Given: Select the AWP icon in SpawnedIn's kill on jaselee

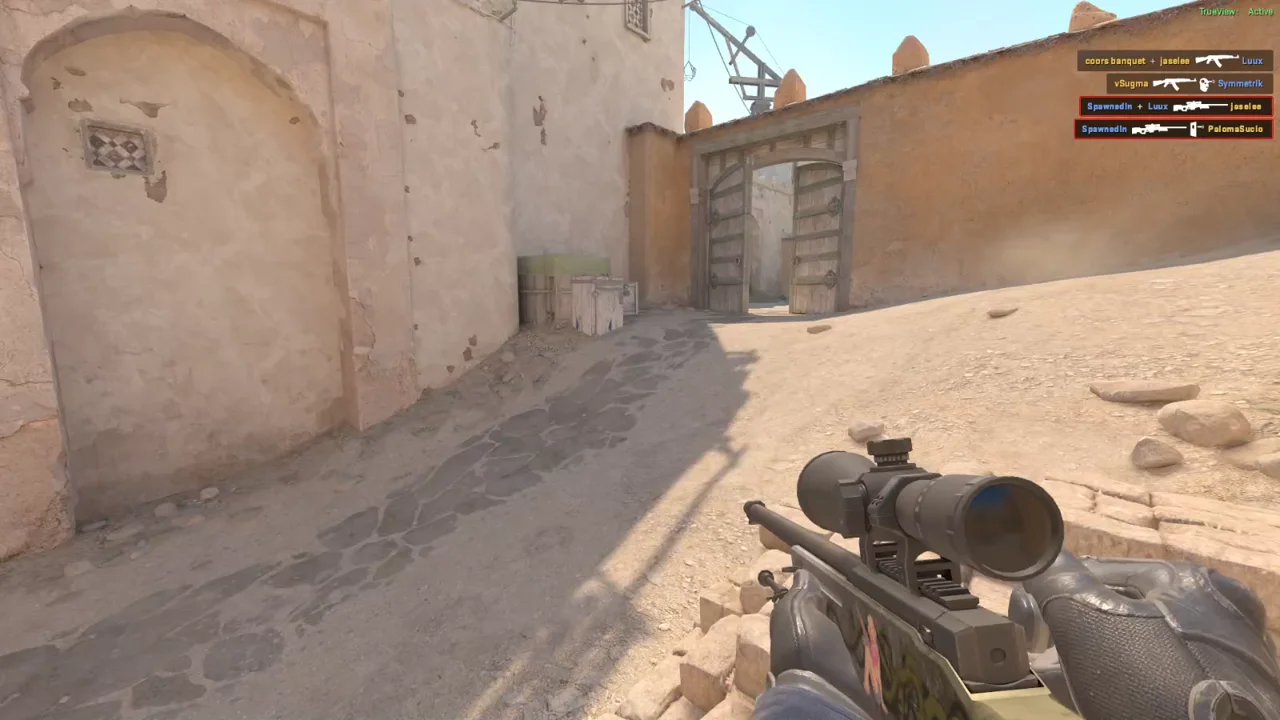Looking at the screenshot, I should point(1200,106).
